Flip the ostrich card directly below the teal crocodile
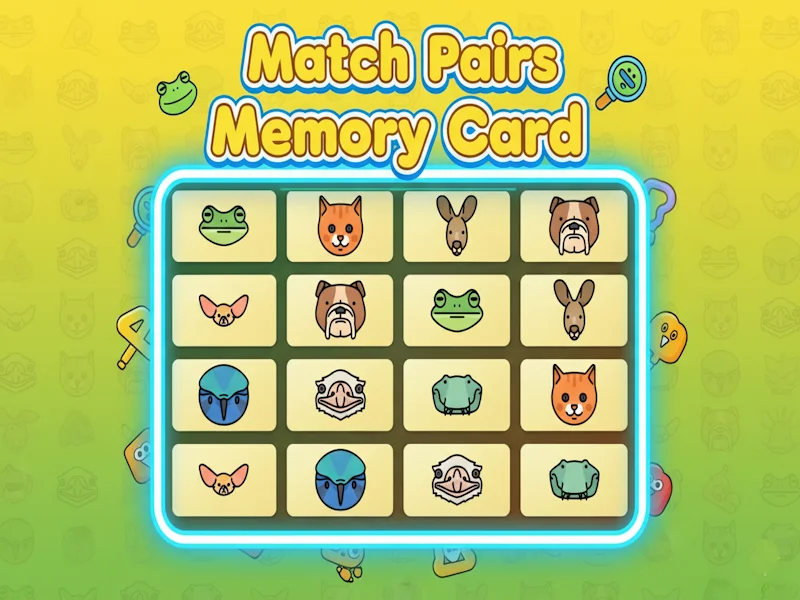Viewport: 800px width, 600px height. point(457,480)
